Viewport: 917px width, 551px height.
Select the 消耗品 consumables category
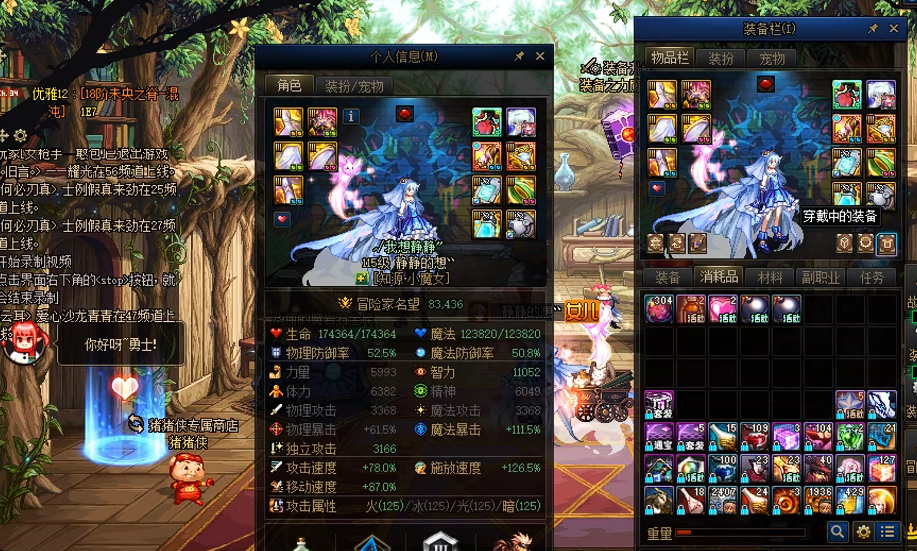coord(718,278)
